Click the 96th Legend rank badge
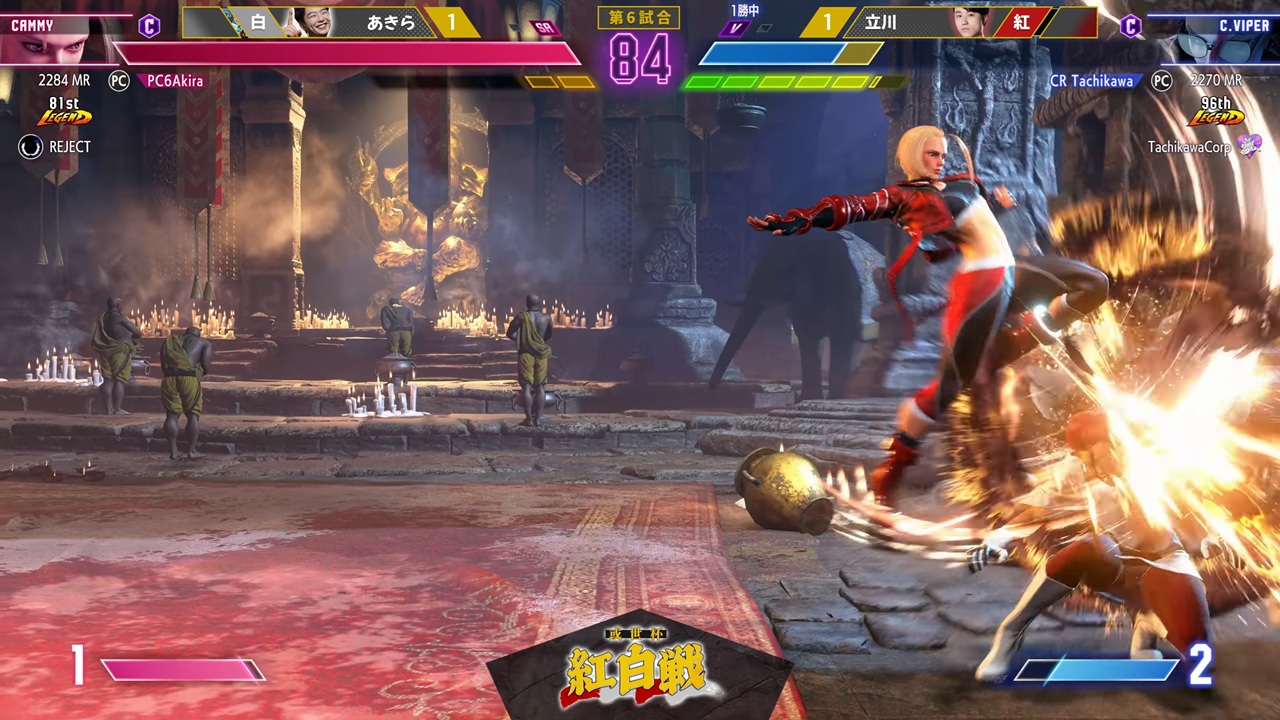Screen dimensions: 1280x720 [1215, 112]
